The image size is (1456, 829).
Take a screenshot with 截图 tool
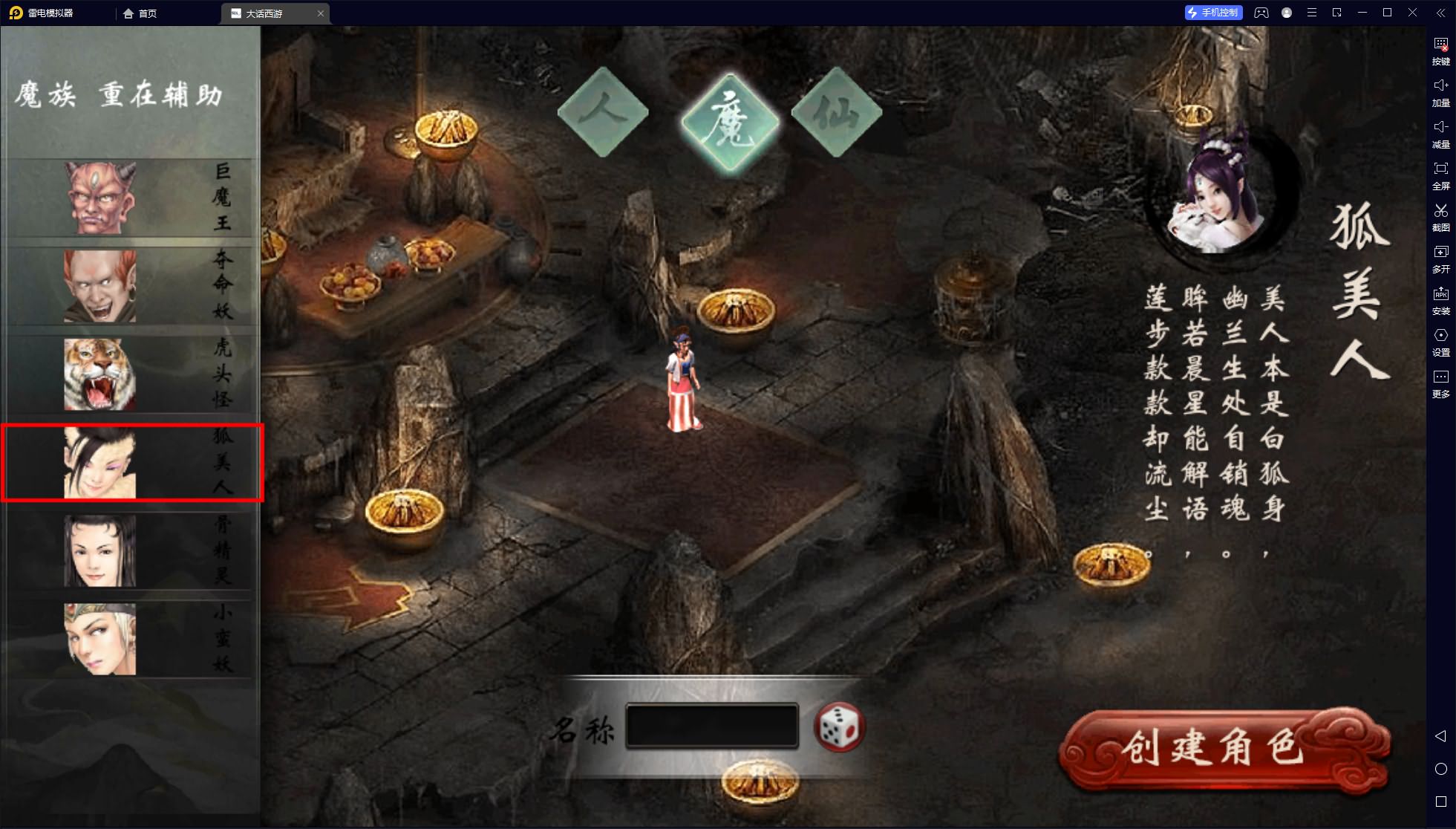[x=1440, y=217]
